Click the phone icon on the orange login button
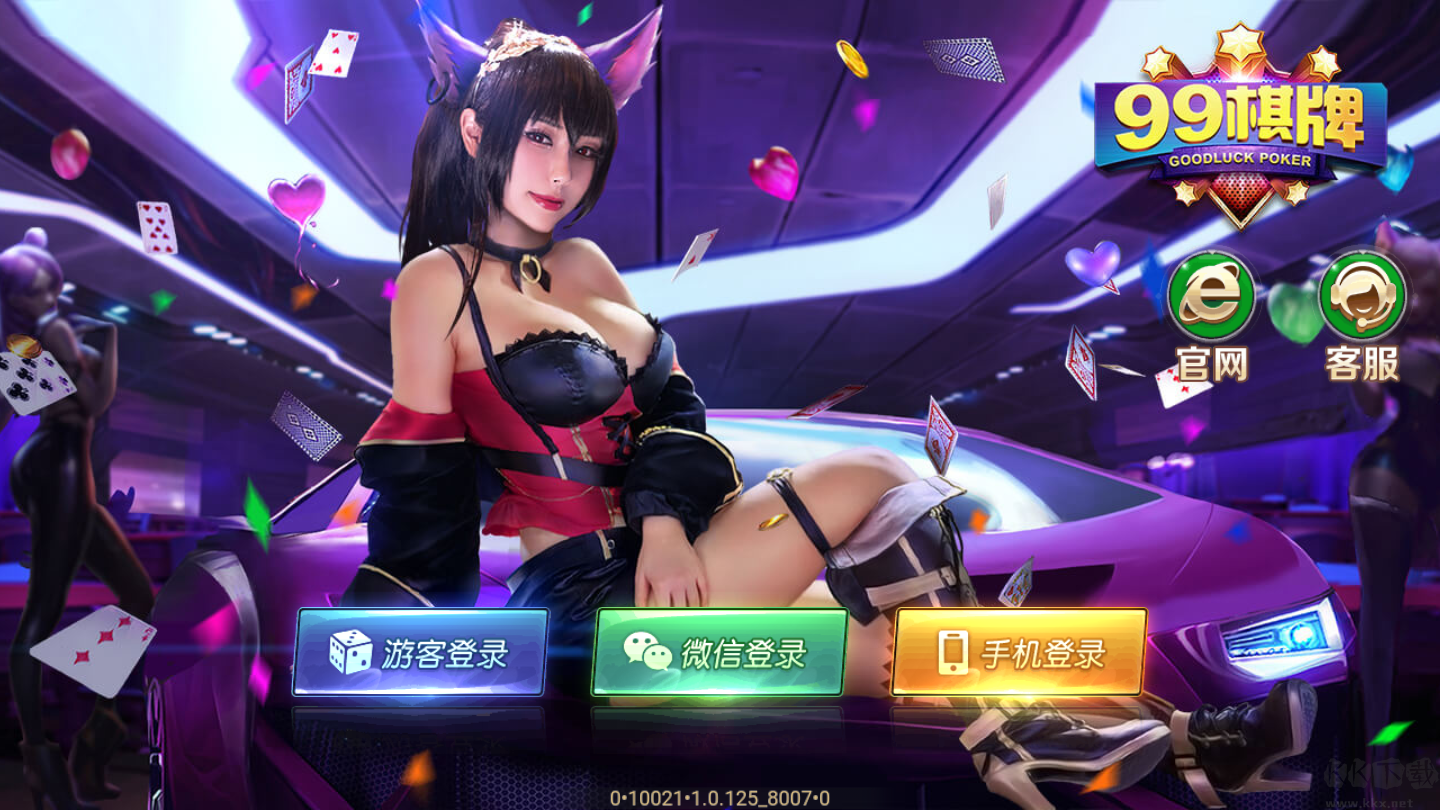1440x810 pixels. coord(952,651)
